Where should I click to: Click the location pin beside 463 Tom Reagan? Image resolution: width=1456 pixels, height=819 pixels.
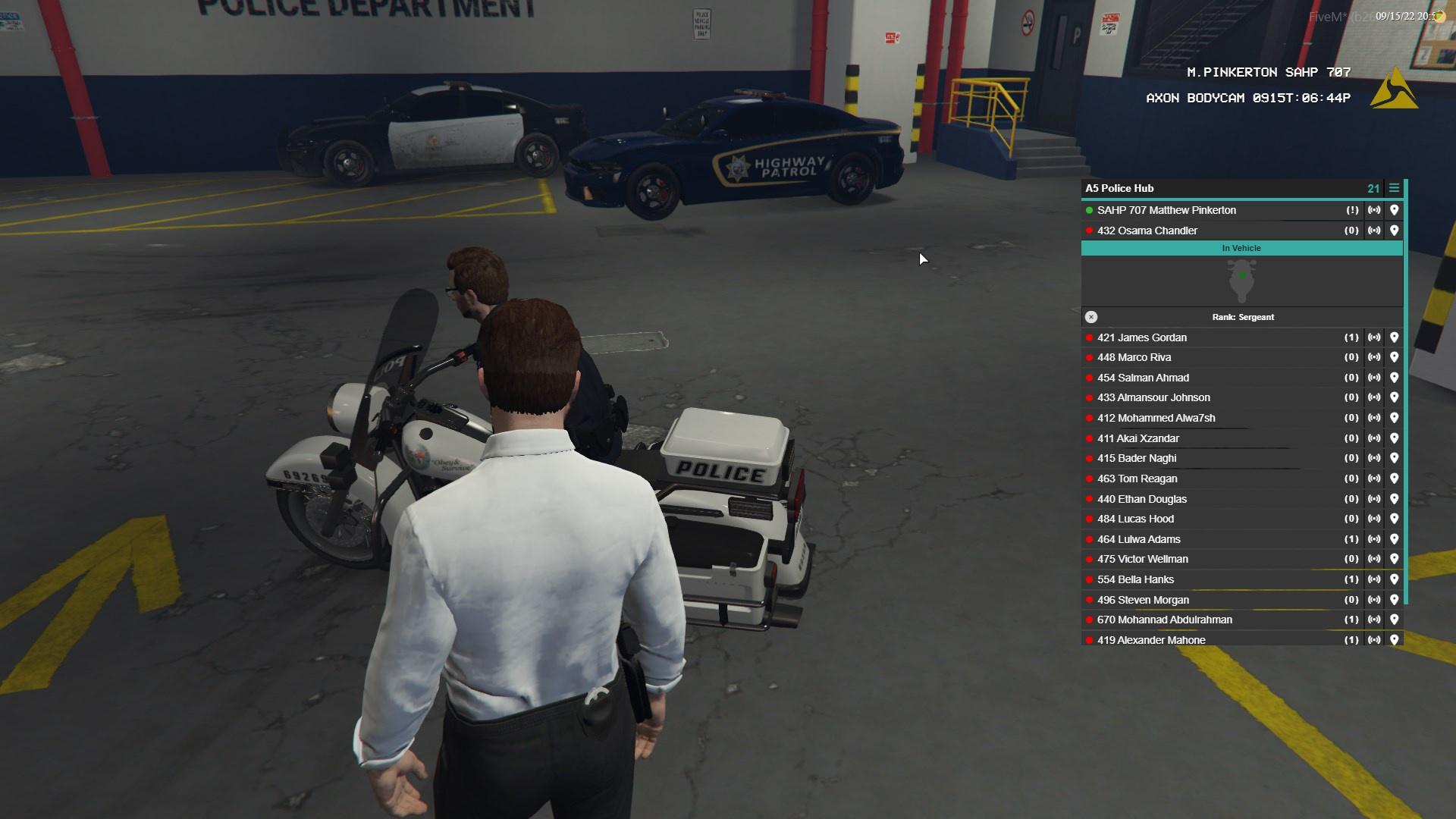tap(1395, 479)
